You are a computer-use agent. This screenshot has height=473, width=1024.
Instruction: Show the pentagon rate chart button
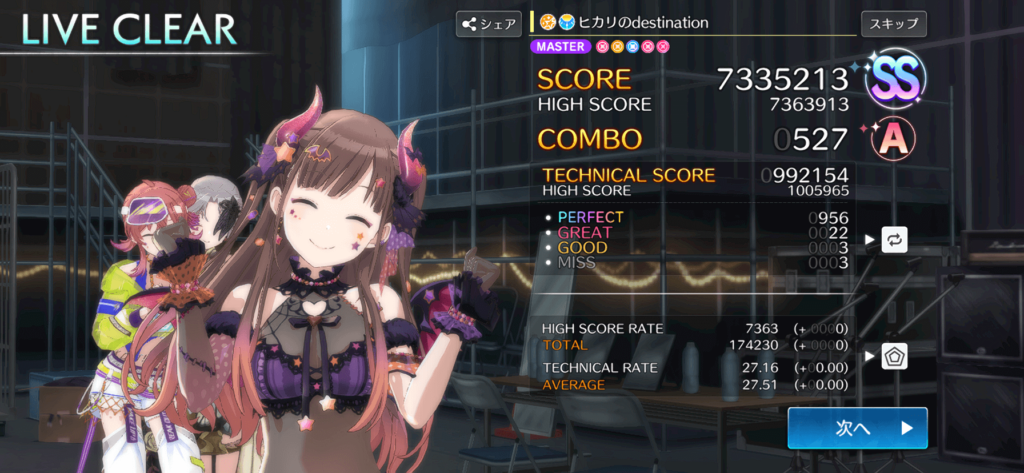(894, 356)
